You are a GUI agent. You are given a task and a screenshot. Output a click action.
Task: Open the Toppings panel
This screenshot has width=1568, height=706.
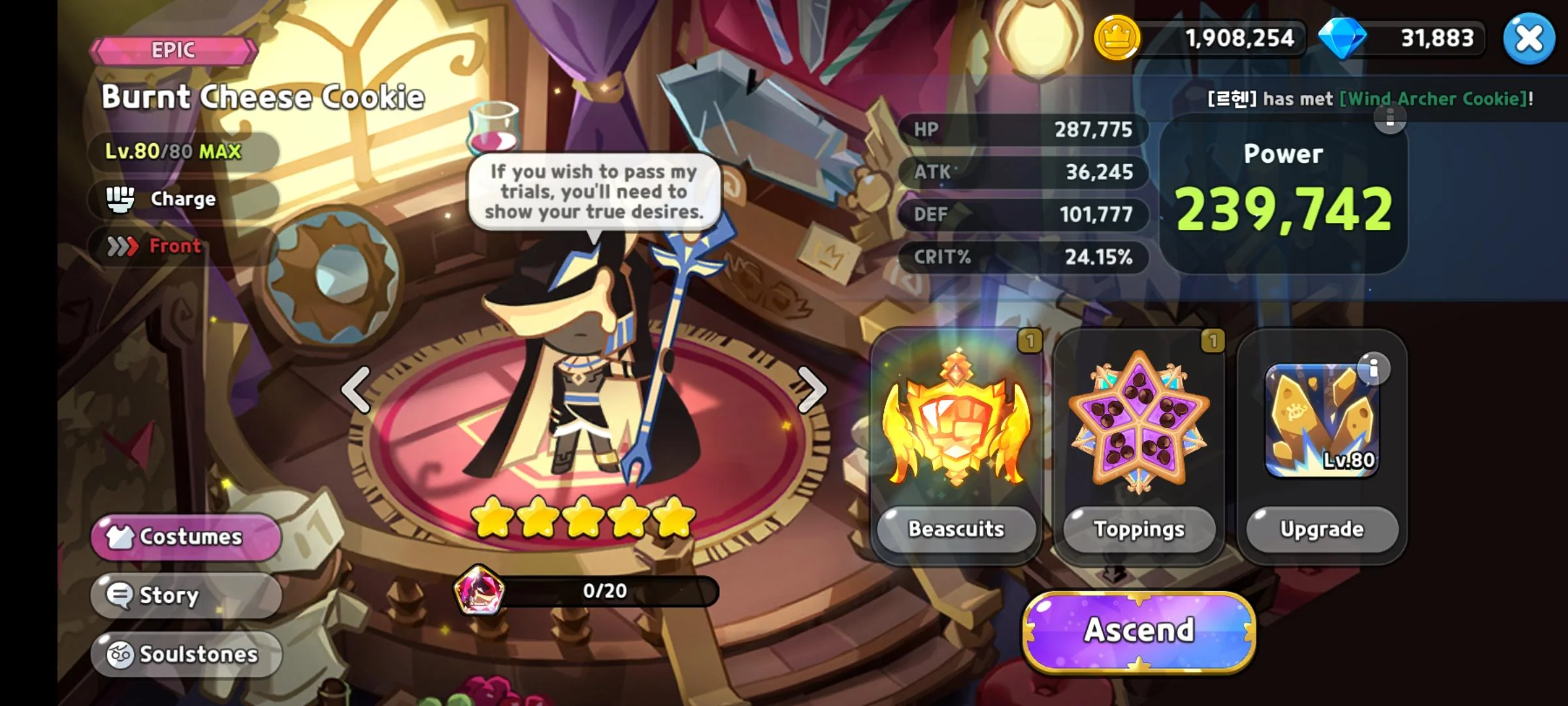pyautogui.click(x=1139, y=529)
